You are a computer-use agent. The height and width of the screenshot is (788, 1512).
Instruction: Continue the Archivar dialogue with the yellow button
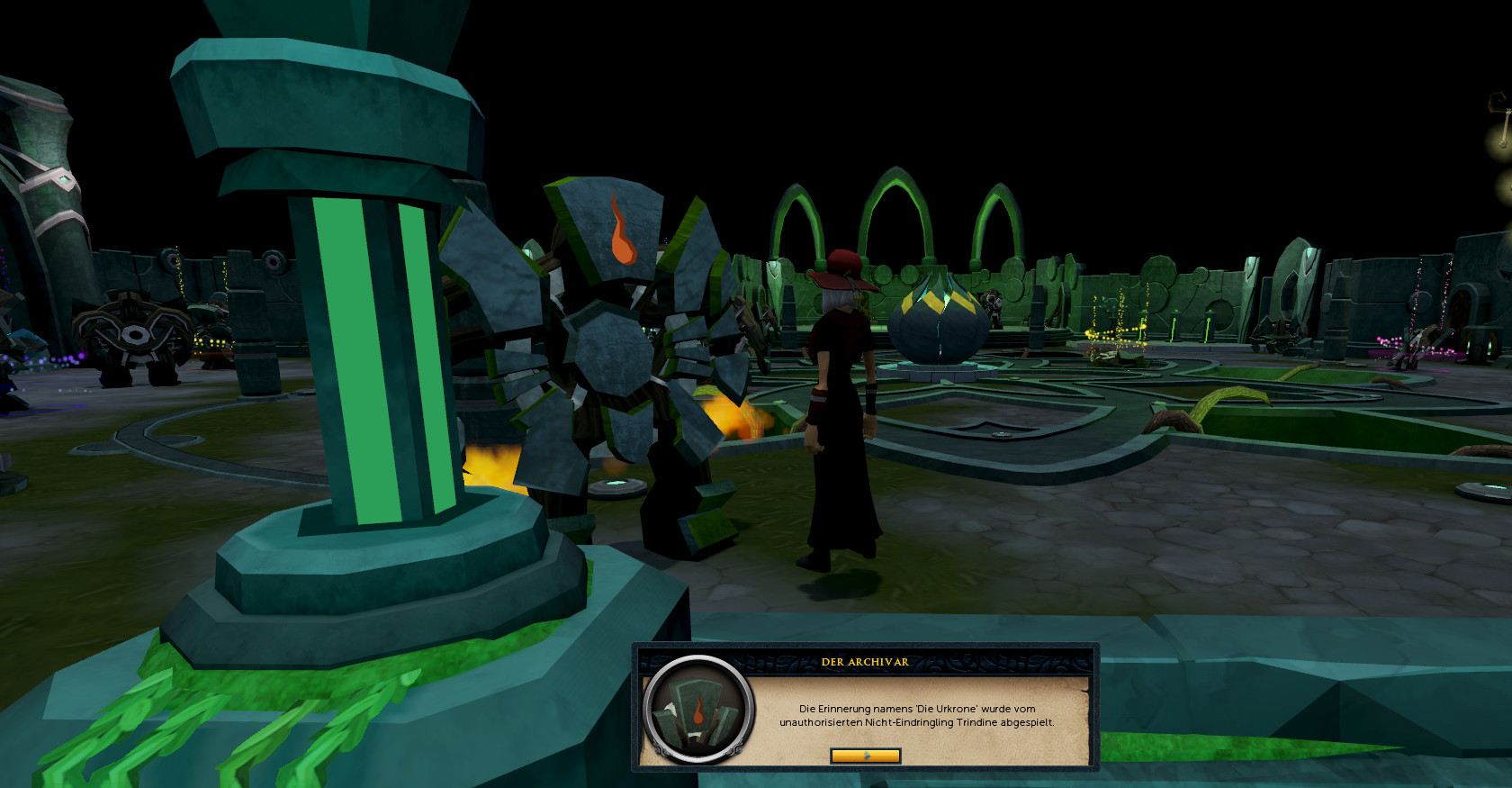point(865,756)
